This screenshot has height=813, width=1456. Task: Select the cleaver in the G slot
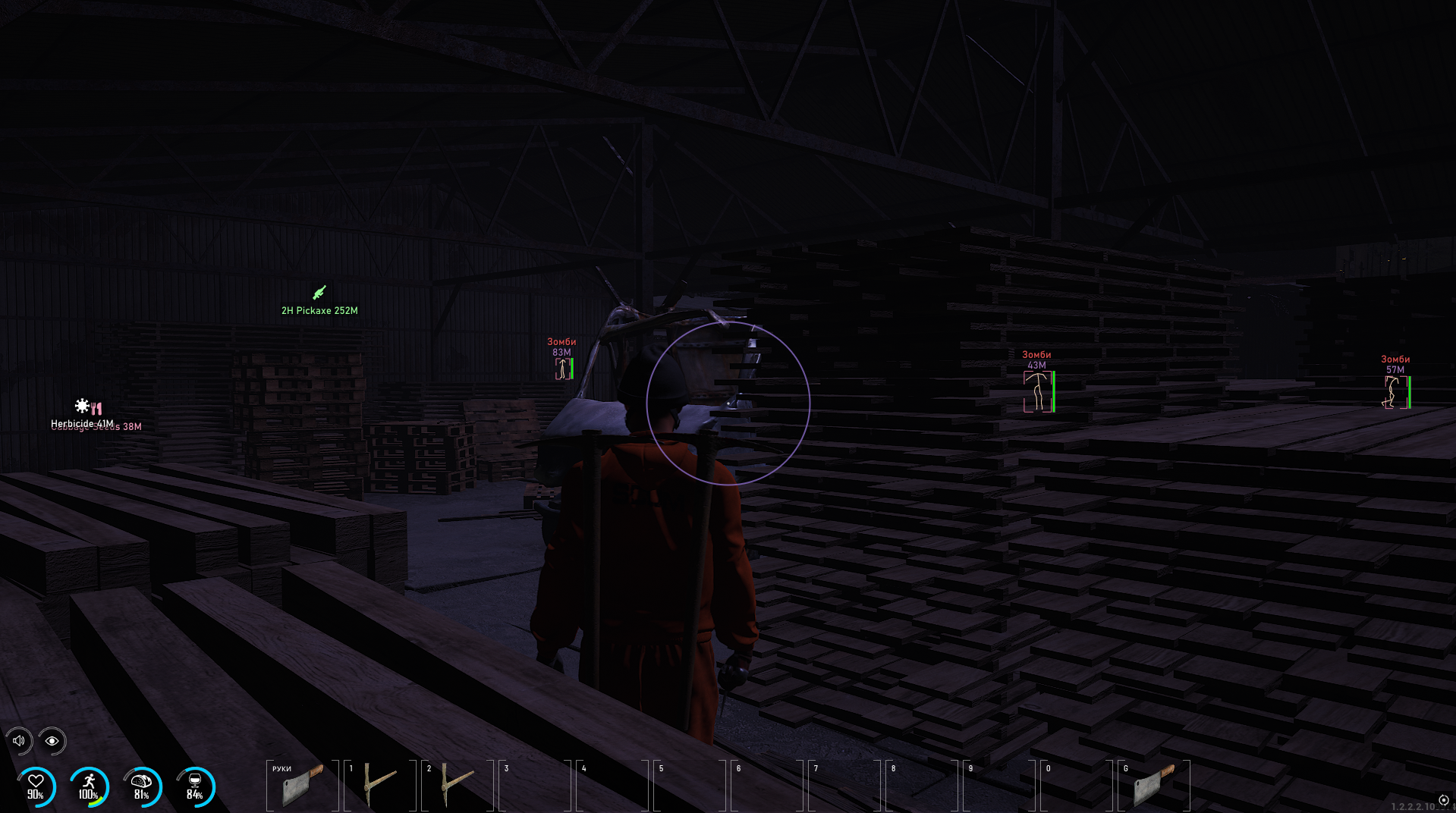[1153, 785]
